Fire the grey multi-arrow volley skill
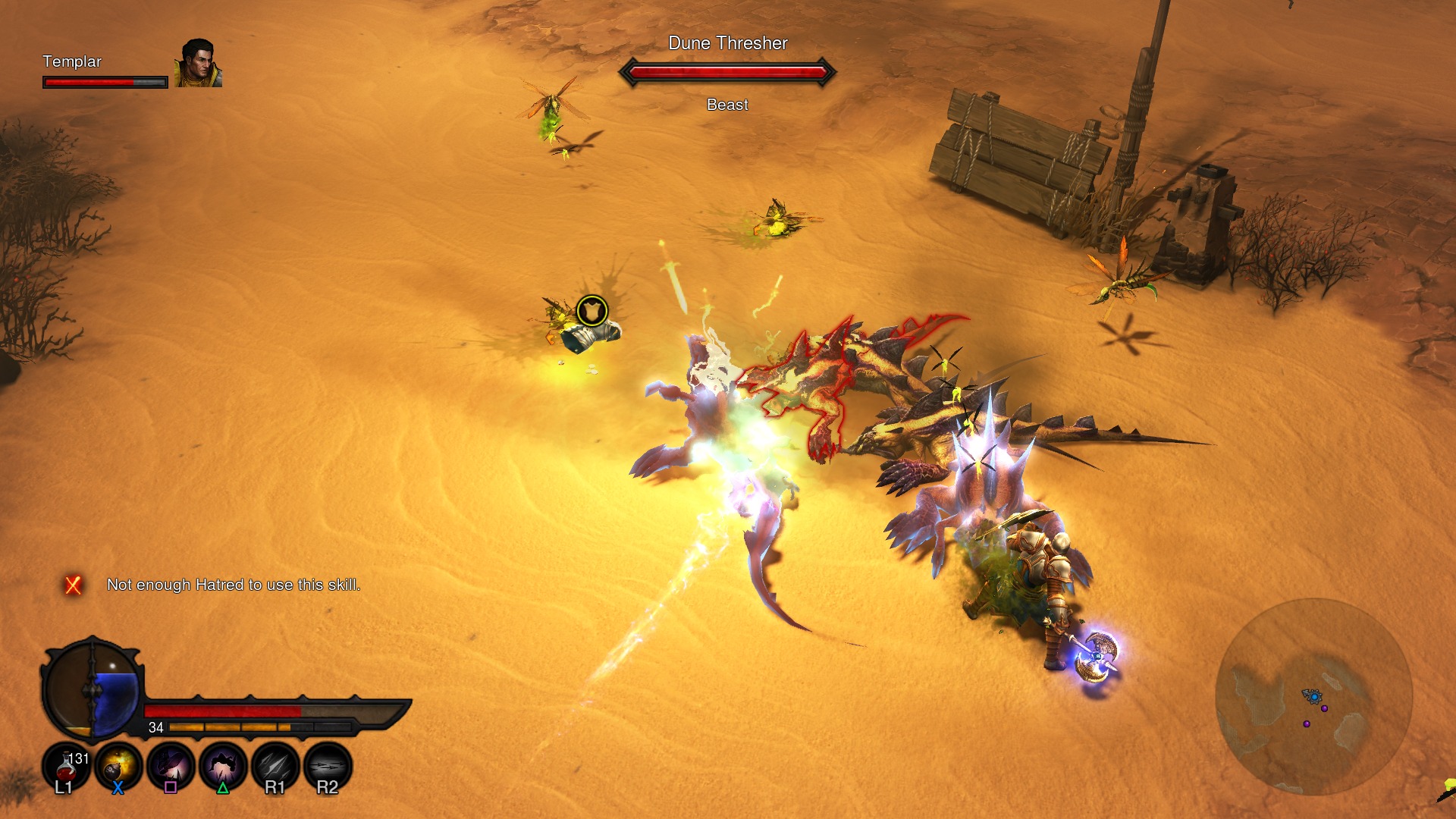This screenshot has height=819, width=1456. coord(328,766)
